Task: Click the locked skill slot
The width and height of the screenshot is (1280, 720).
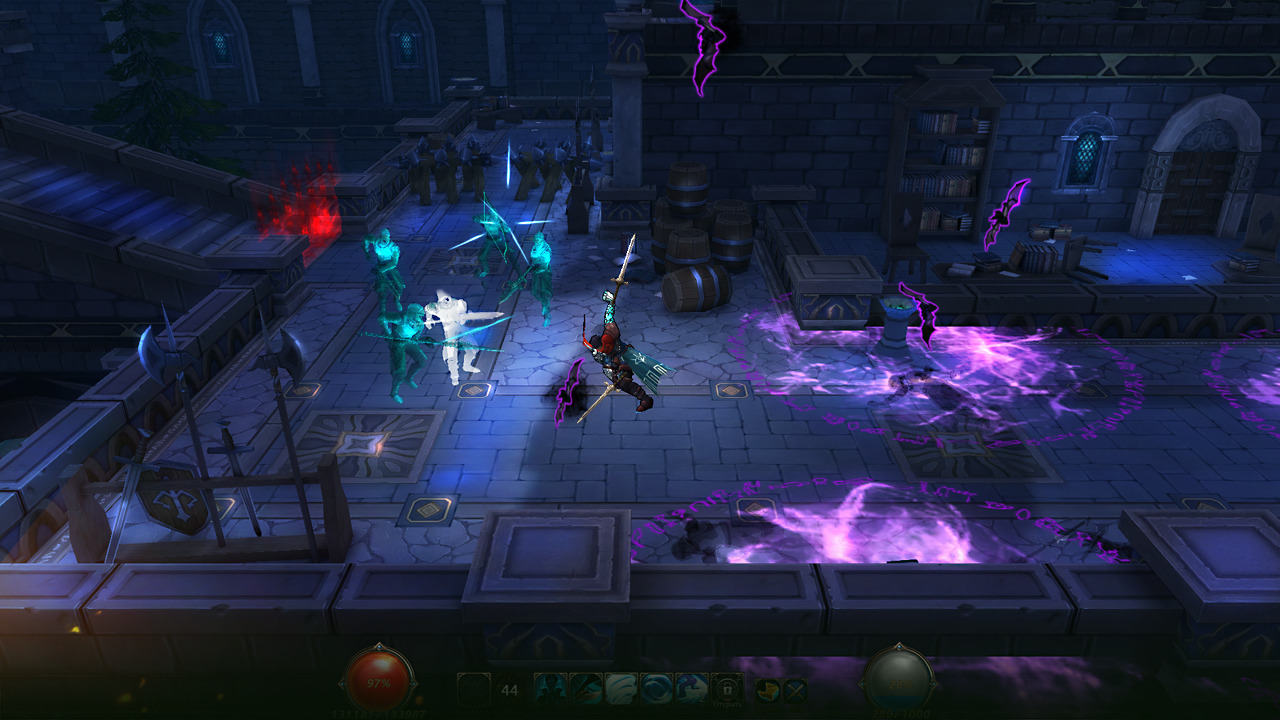Action: pyautogui.click(x=727, y=688)
